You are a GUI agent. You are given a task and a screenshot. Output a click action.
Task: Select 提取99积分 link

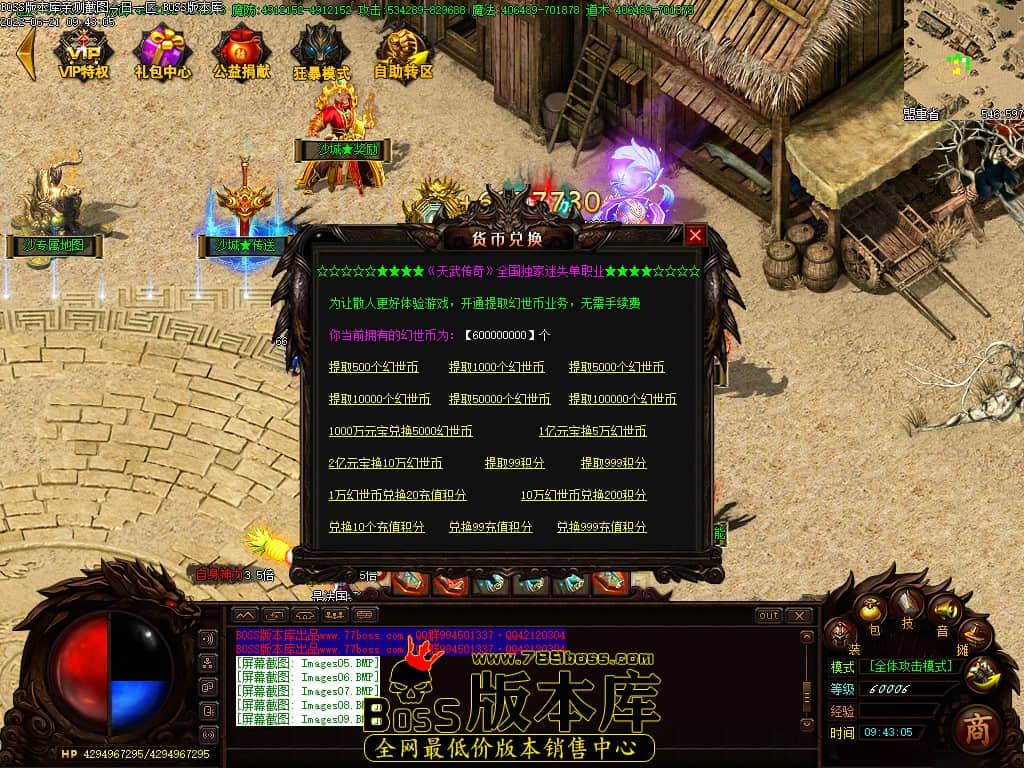pyautogui.click(x=514, y=463)
